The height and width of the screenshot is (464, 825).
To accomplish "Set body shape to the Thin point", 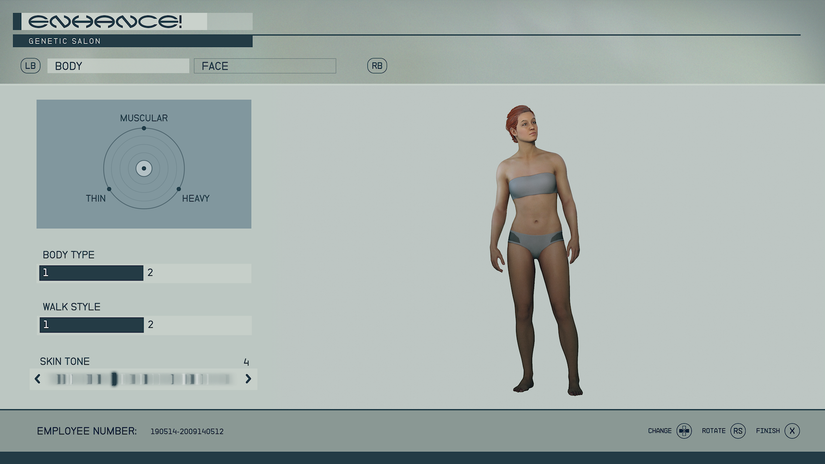I will click(x=109, y=189).
